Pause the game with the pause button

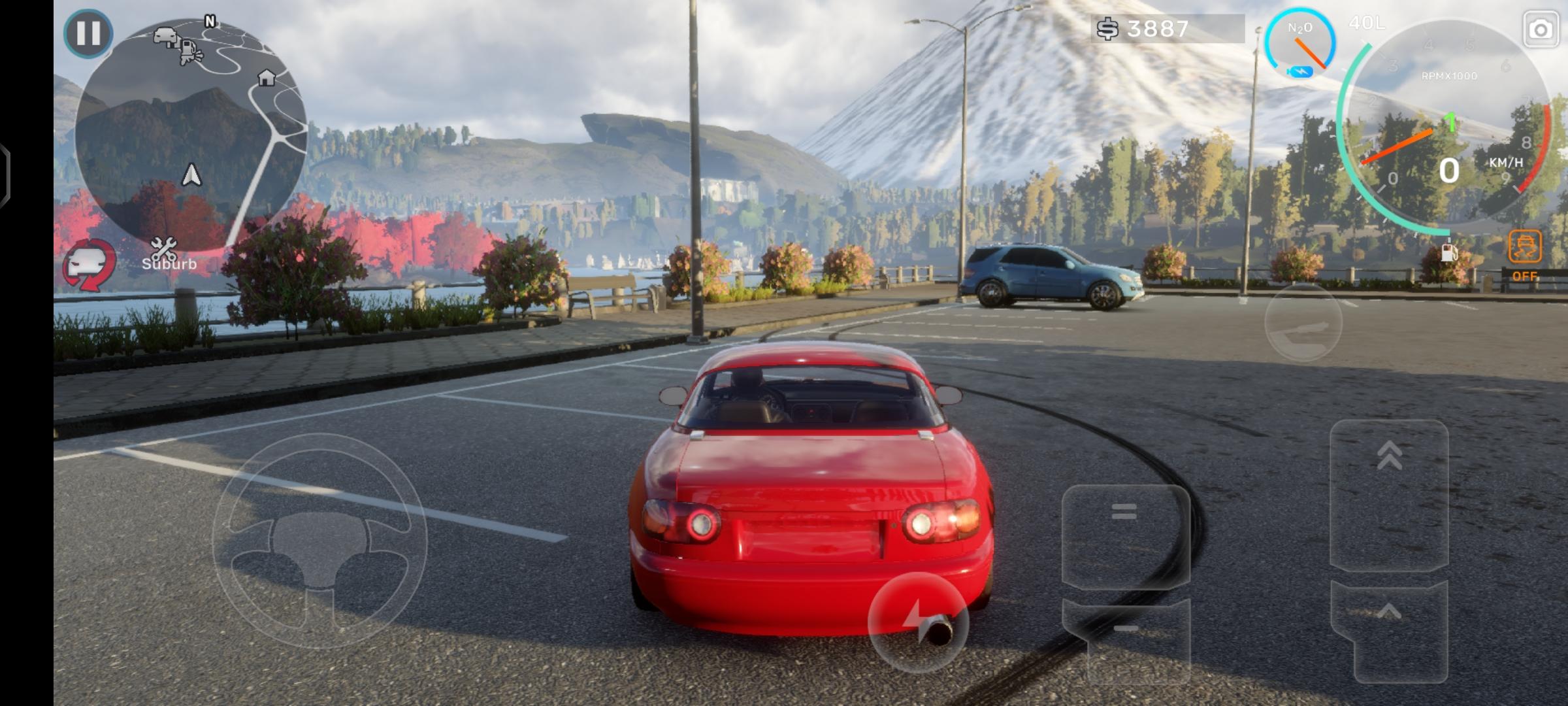pyautogui.click(x=88, y=33)
